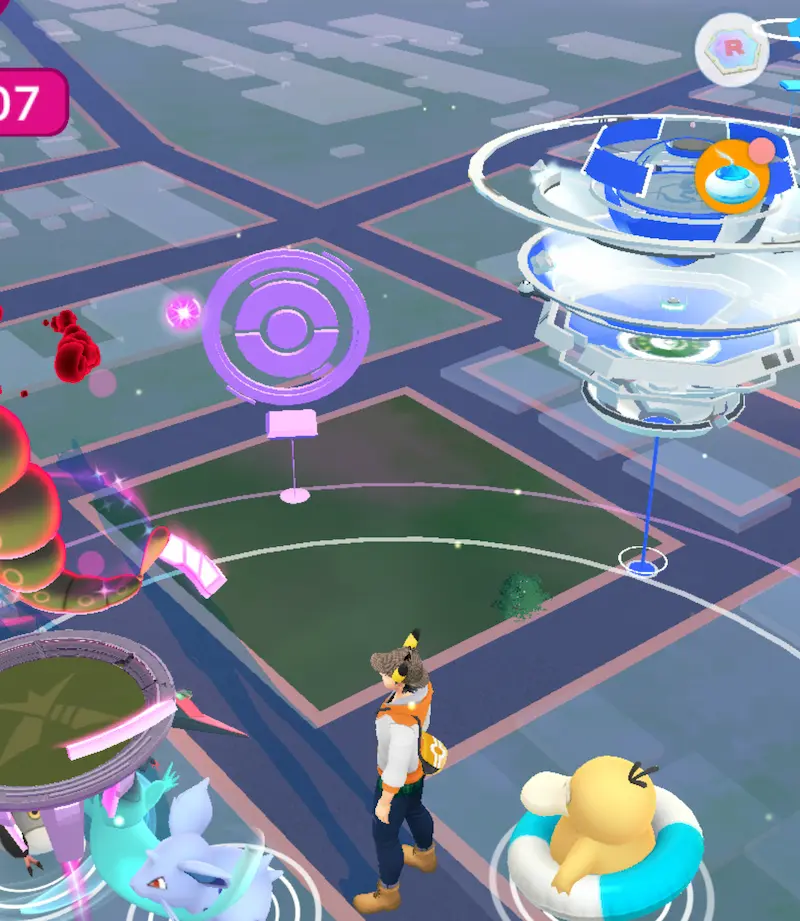800x921 pixels.
Task: Open the orange badge on the blue gym
Action: pyautogui.click(x=732, y=176)
